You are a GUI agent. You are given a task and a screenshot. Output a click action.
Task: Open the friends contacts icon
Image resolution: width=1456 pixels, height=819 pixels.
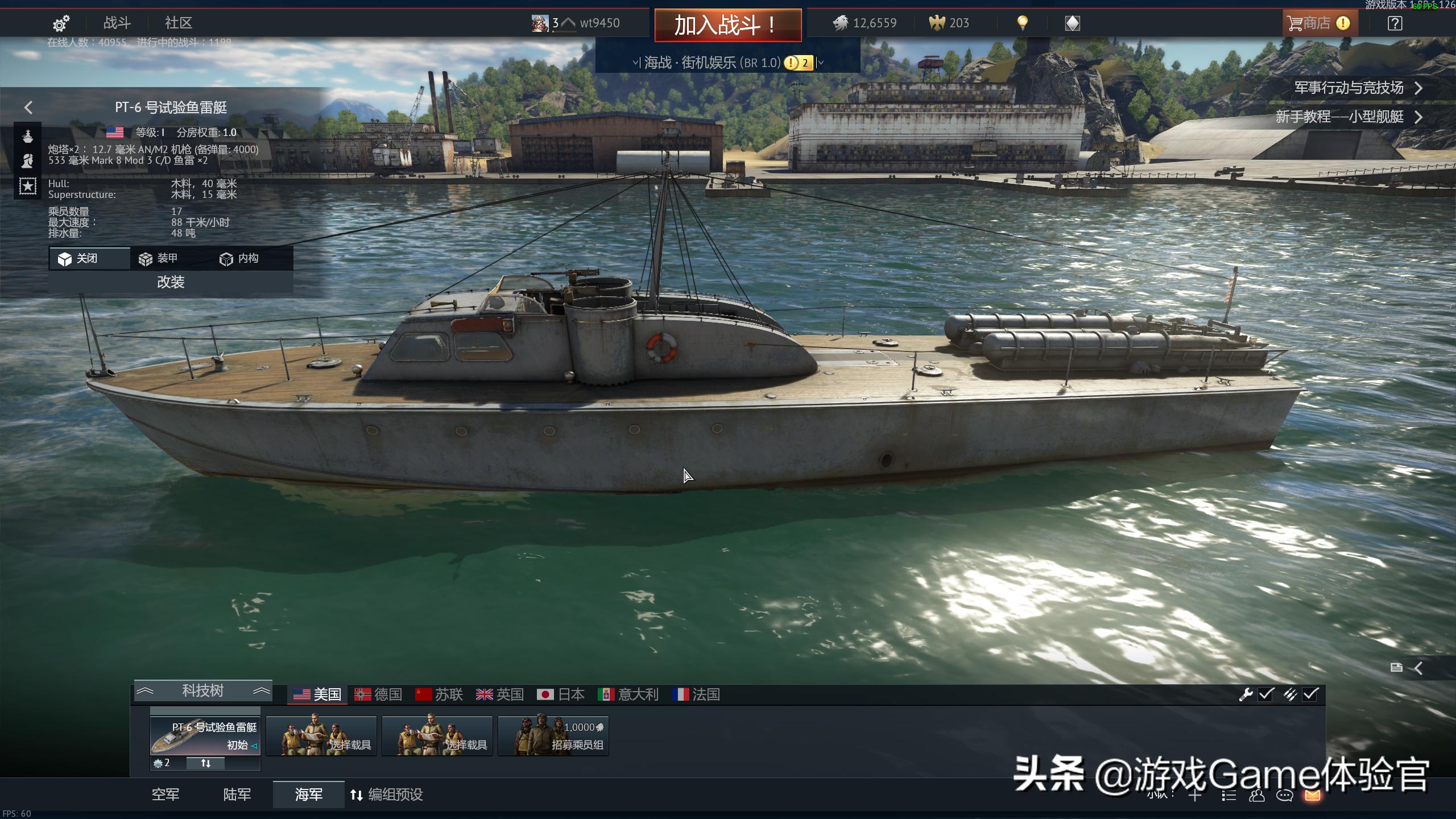[1257, 796]
